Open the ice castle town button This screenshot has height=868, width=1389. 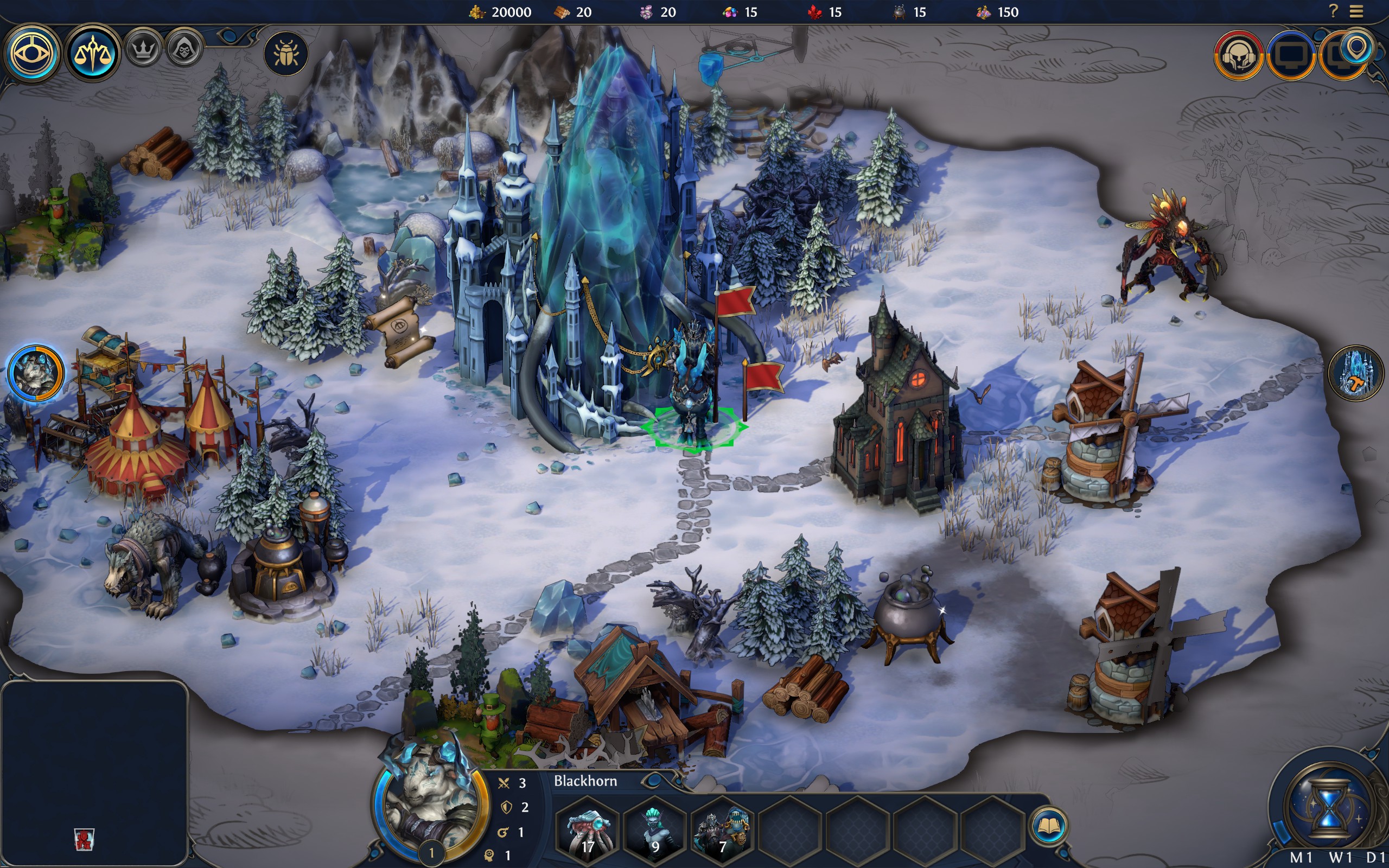pyautogui.click(x=1356, y=373)
